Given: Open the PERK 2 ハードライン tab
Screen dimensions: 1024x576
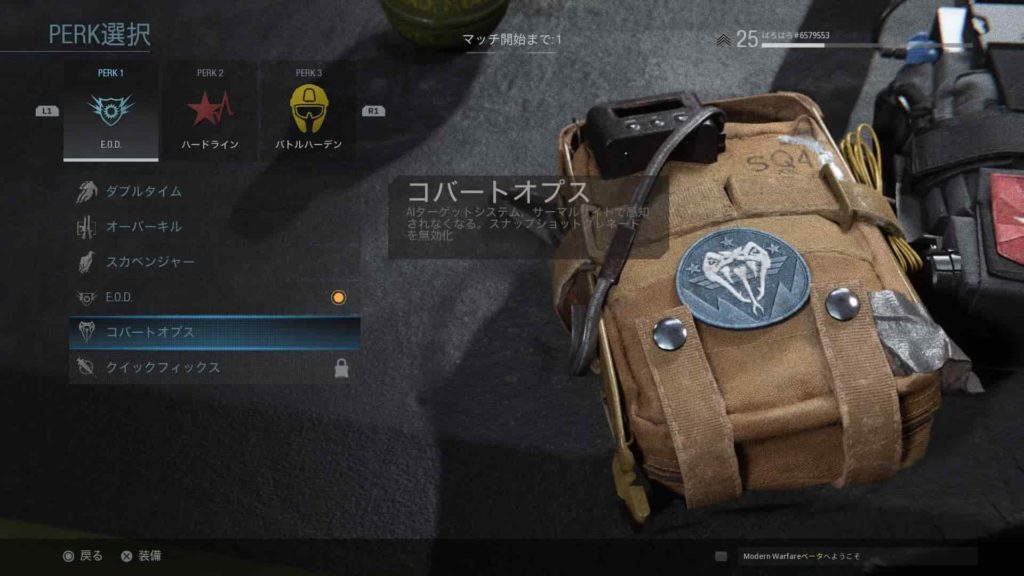Looking at the screenshot, I should click(210, 112).
